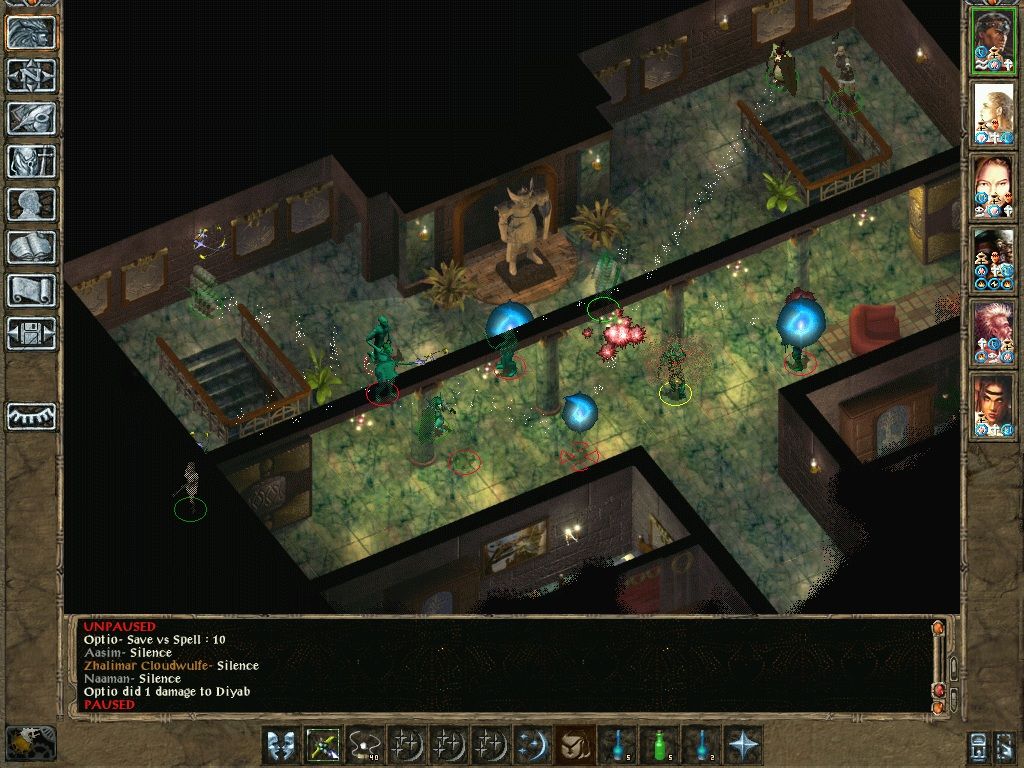The width and height of the screenshot is (1024, 768).
Task: Select the blonde elf party portrait
Action: (994, 113)
